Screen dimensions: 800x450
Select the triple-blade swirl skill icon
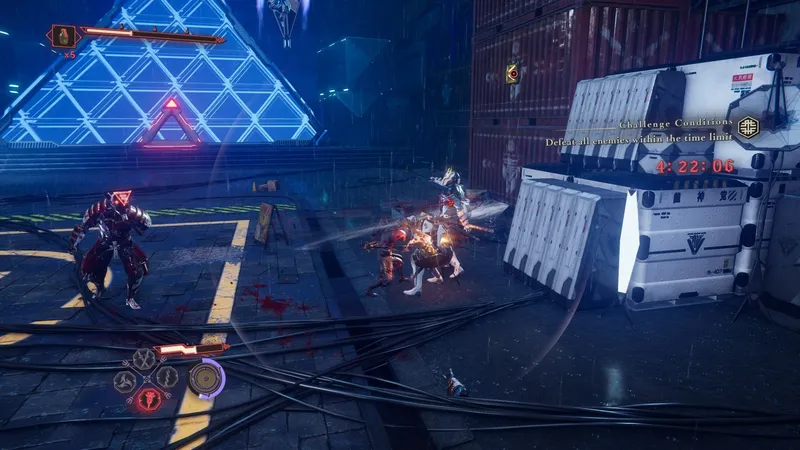(125, 380)
